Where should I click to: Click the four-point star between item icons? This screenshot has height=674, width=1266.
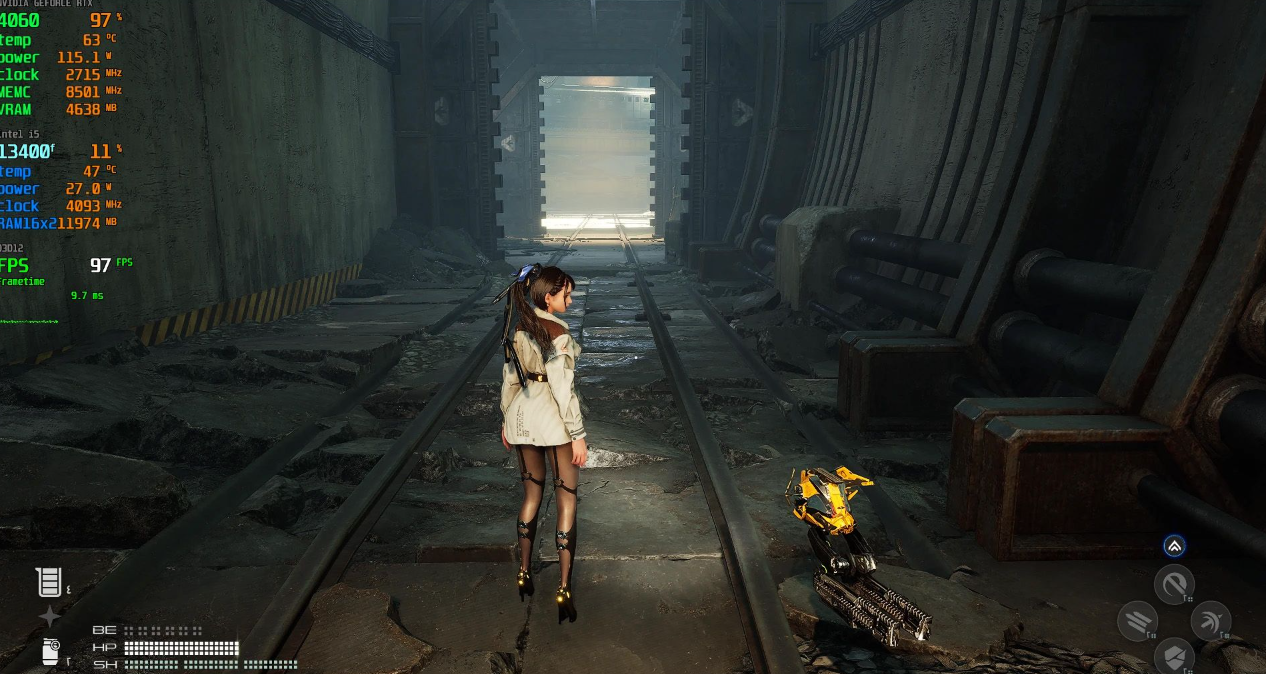coord(50,617)
